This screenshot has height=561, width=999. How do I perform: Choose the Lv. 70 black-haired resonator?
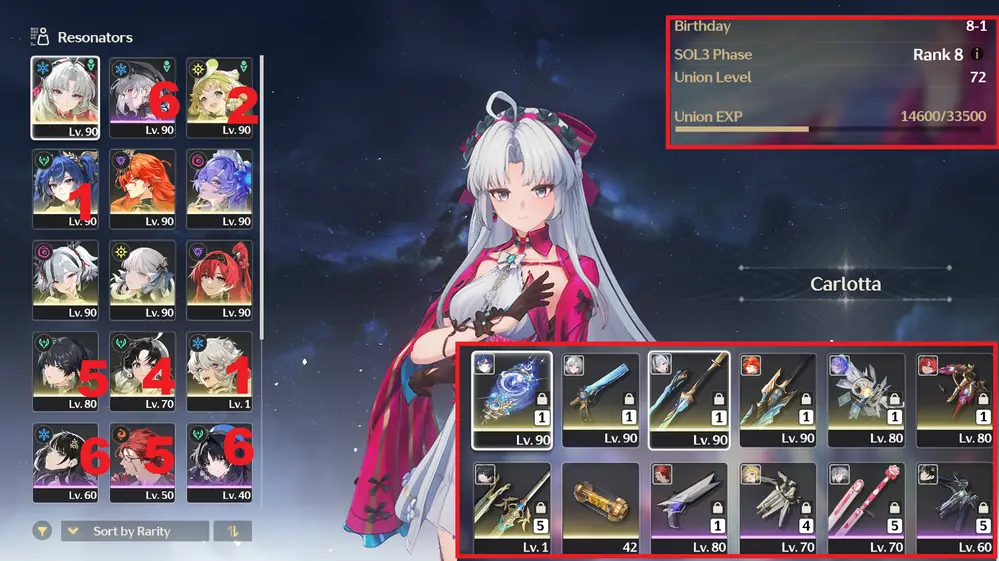point(142,371)
